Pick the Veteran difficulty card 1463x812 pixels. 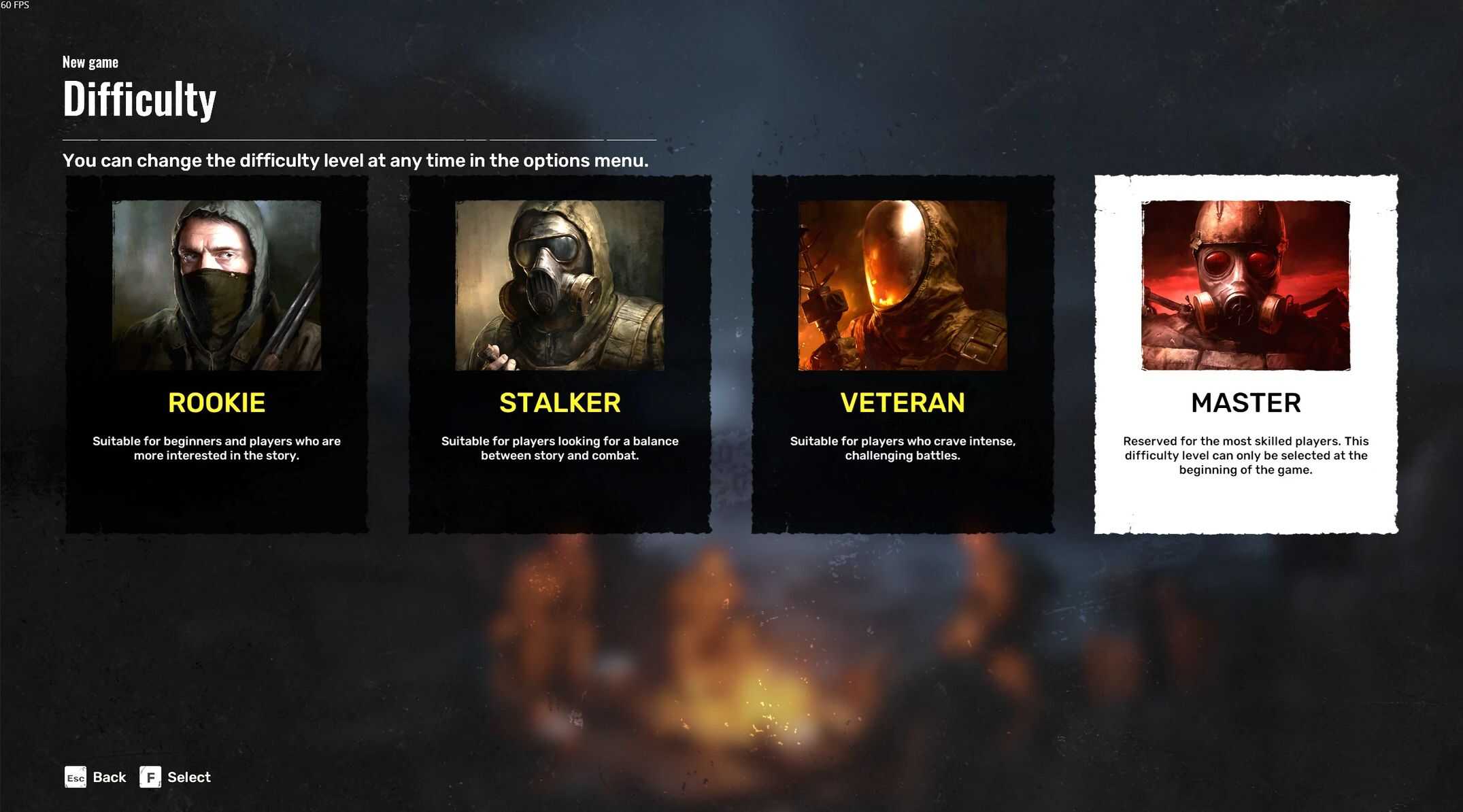902,354
